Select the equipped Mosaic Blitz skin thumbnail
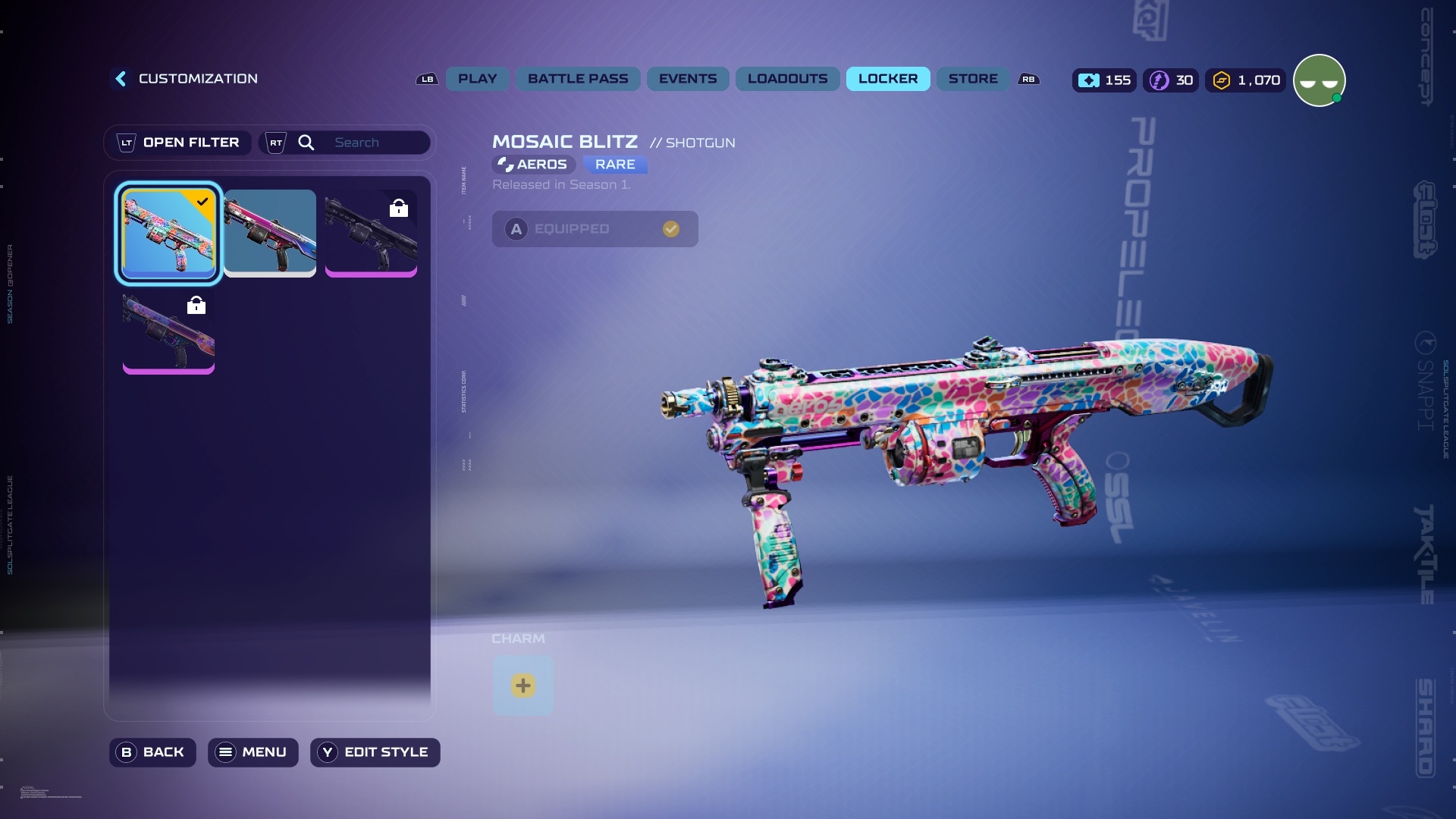The image size is (1456, 819). click(168, 233)
